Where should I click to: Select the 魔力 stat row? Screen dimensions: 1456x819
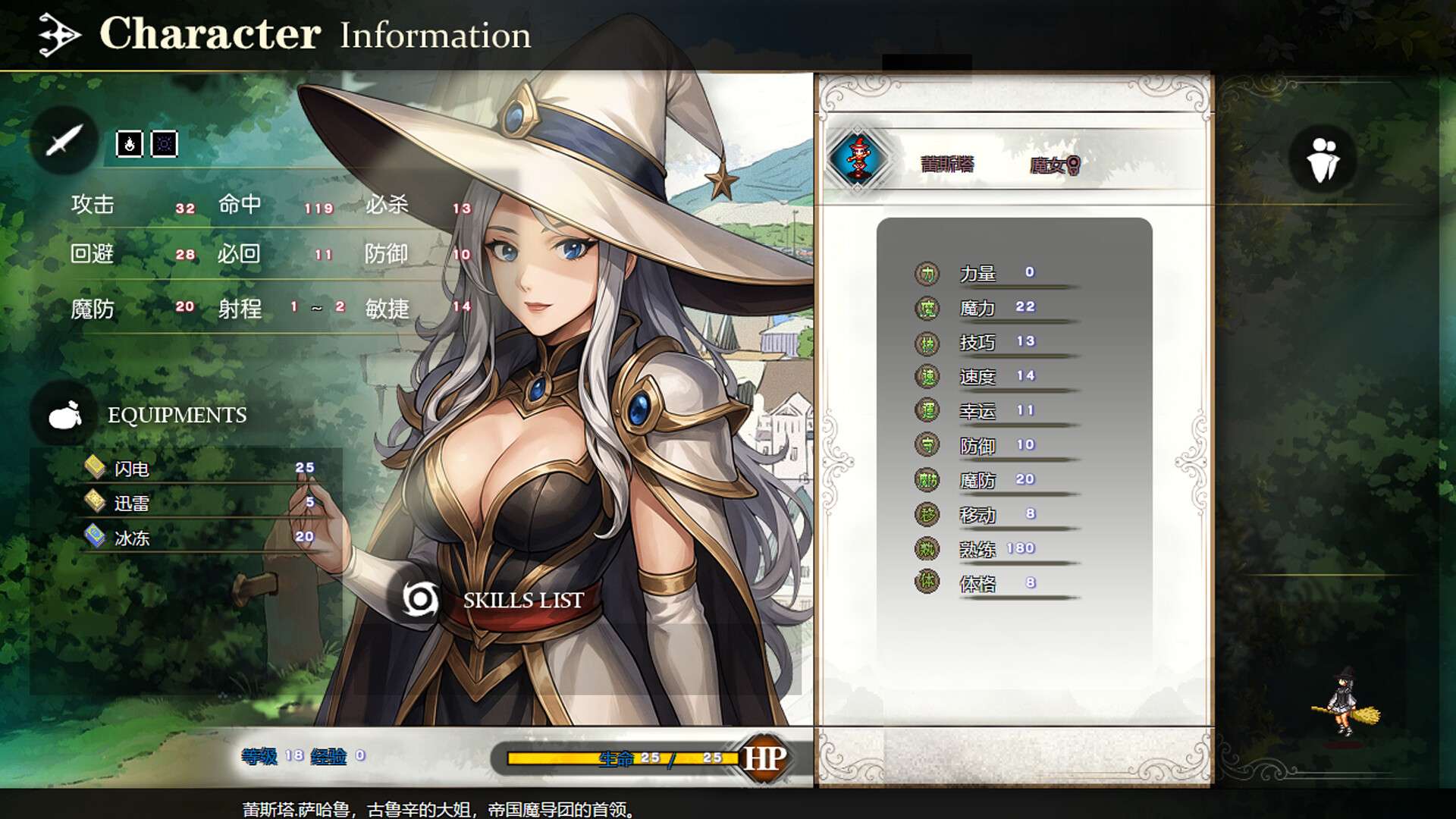coord(996,308)
